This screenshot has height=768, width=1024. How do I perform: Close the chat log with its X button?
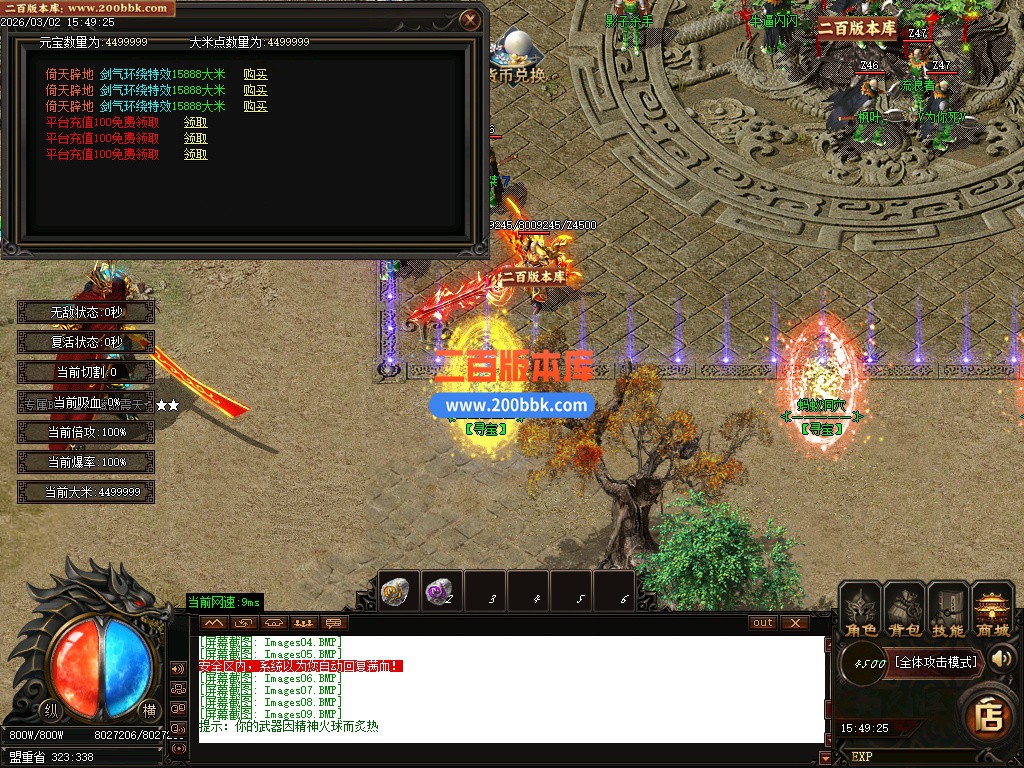click(x=794, y=623)
